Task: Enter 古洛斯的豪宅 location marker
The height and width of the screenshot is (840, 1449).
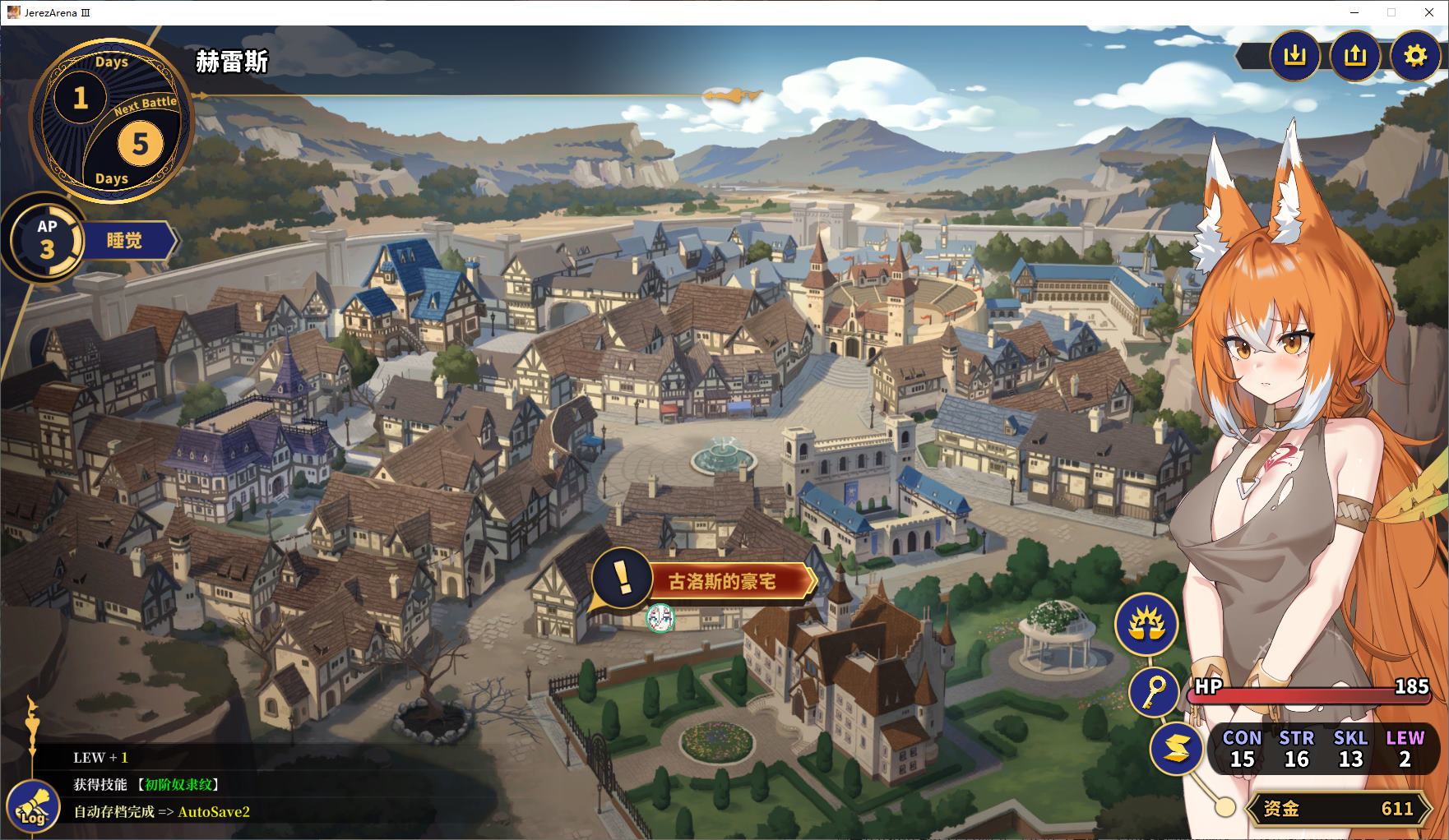Action: [721, 582]
